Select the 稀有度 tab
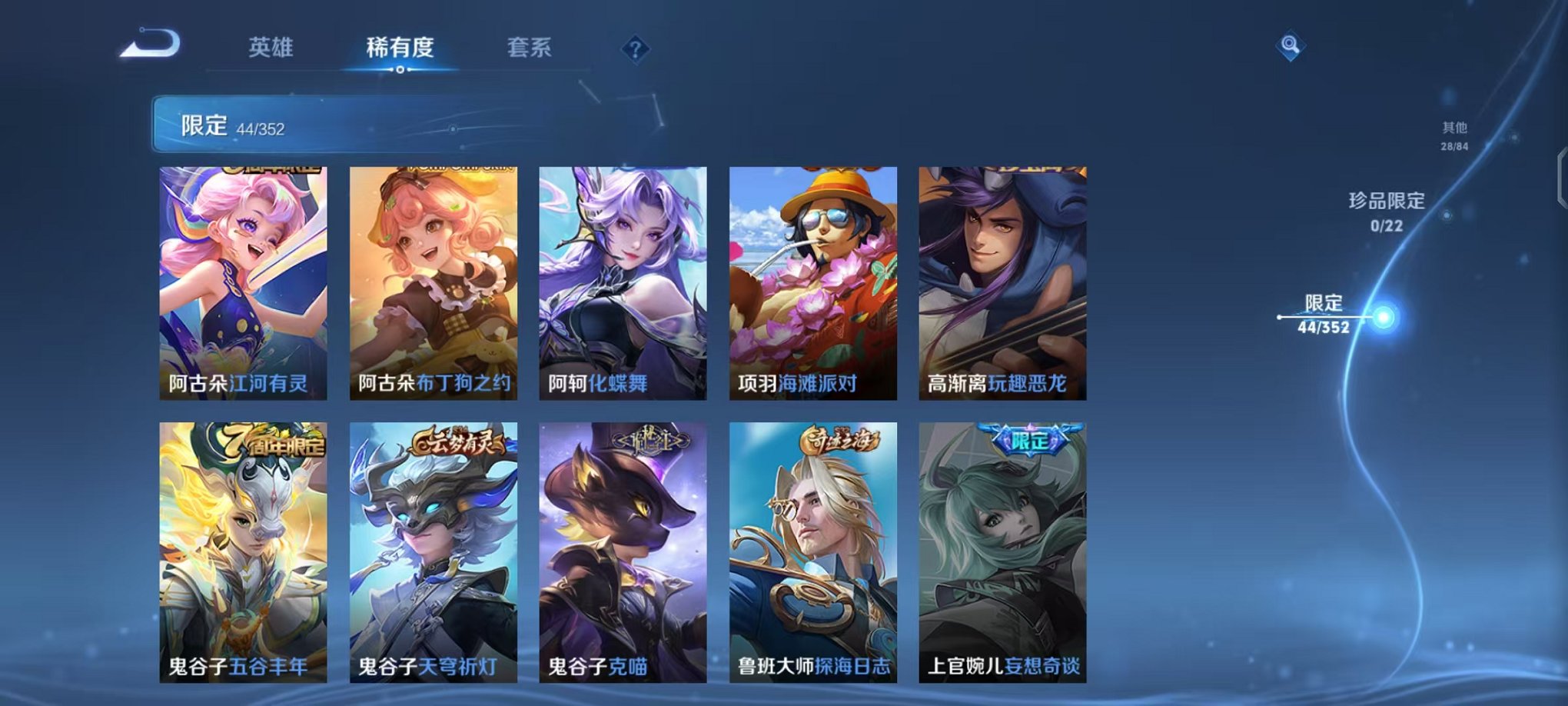 [398, 48]
